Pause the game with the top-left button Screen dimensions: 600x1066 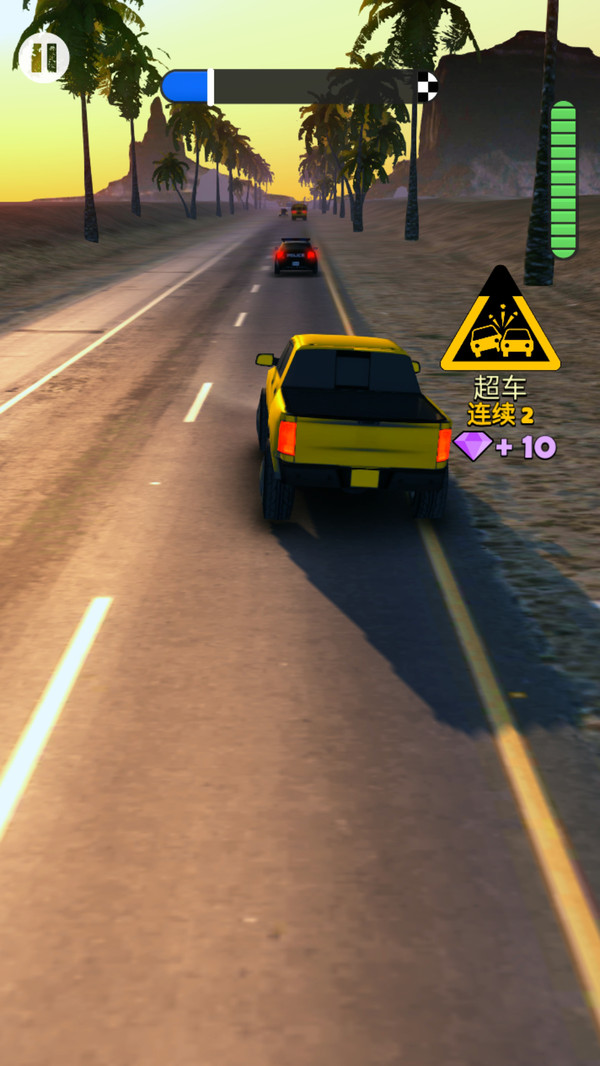point(43,58)
